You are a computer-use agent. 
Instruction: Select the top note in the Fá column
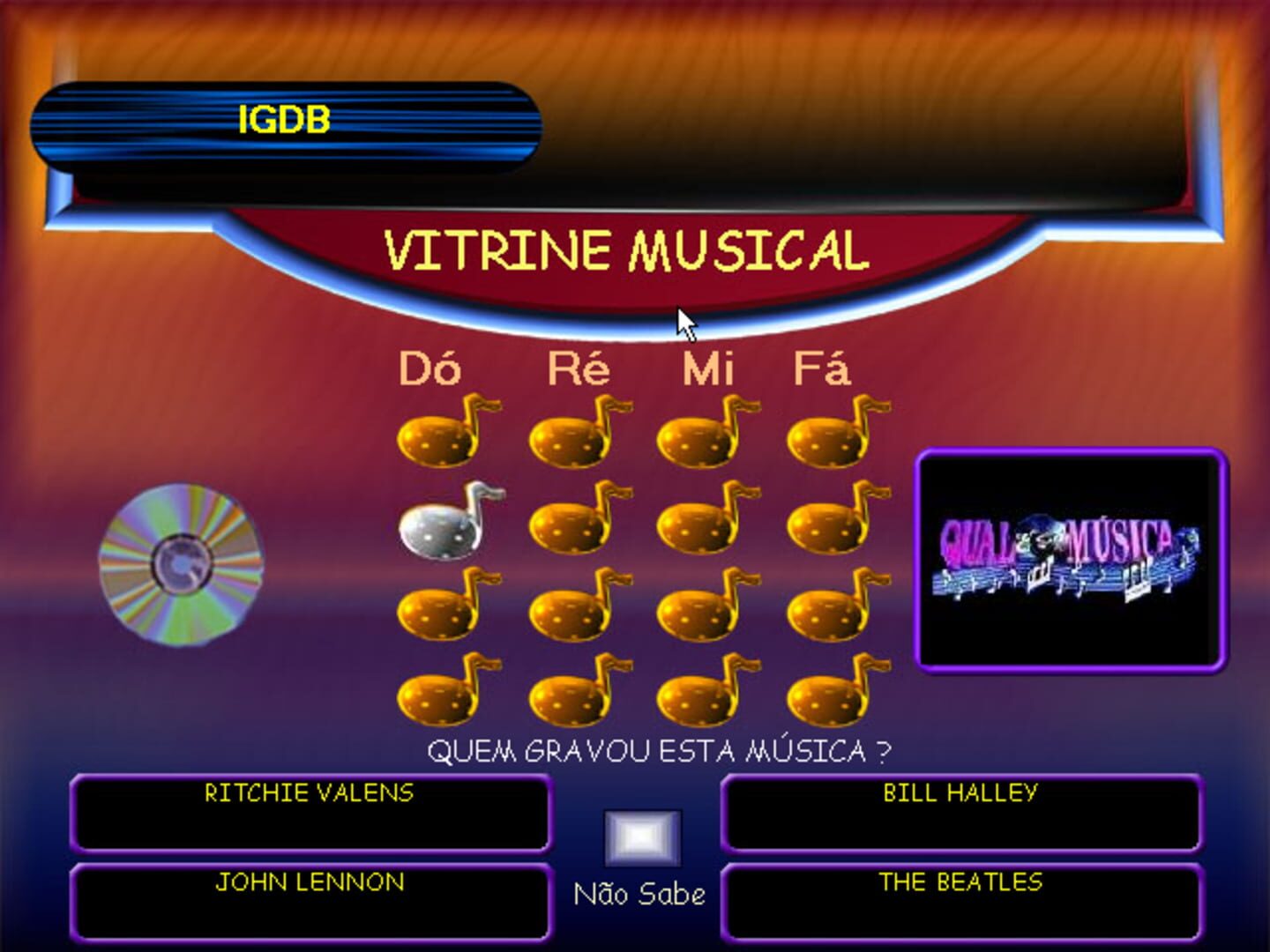pos(825,436)
